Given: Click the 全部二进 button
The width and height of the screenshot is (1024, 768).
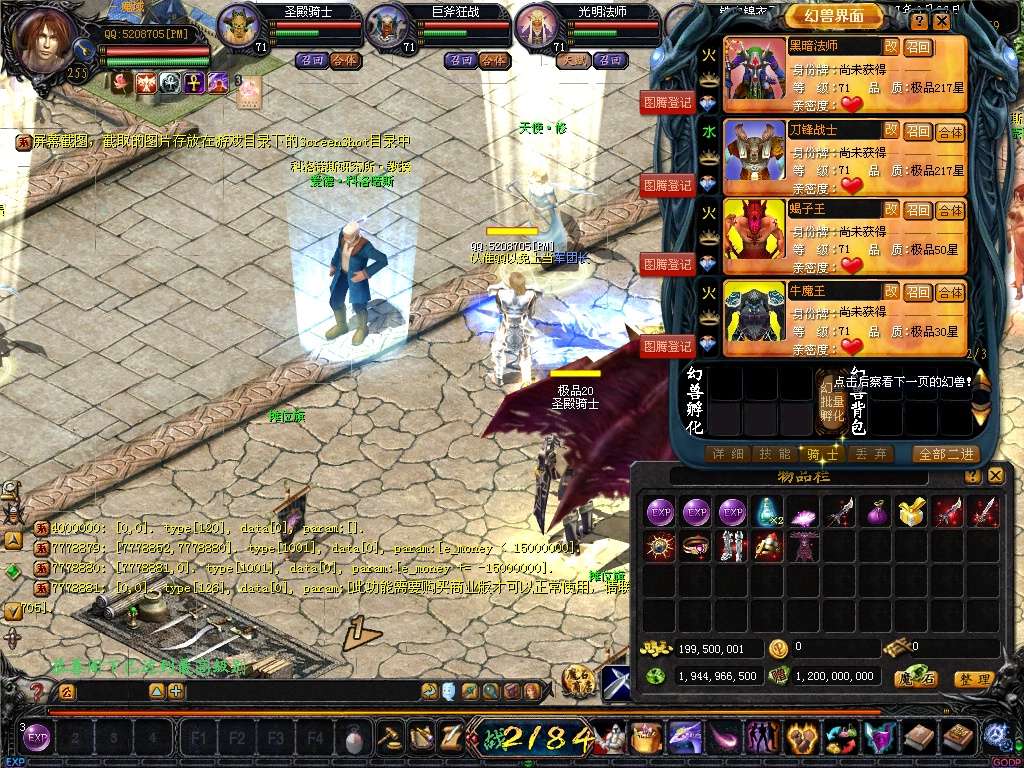Looking at the screenshot, I should [x=944, y=454].
